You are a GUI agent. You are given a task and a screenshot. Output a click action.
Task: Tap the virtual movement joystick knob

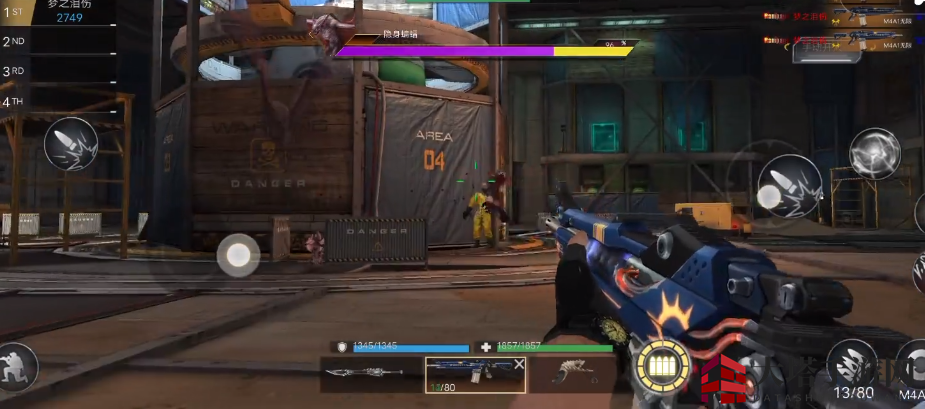coord(238,255)
